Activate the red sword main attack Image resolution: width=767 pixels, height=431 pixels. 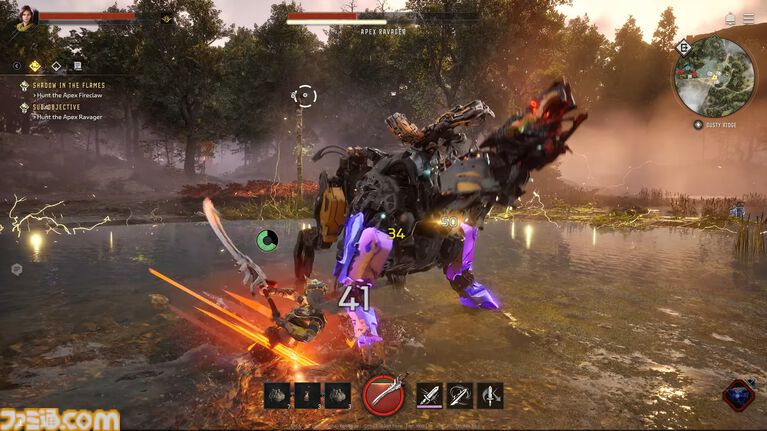(x=384, y=394)
